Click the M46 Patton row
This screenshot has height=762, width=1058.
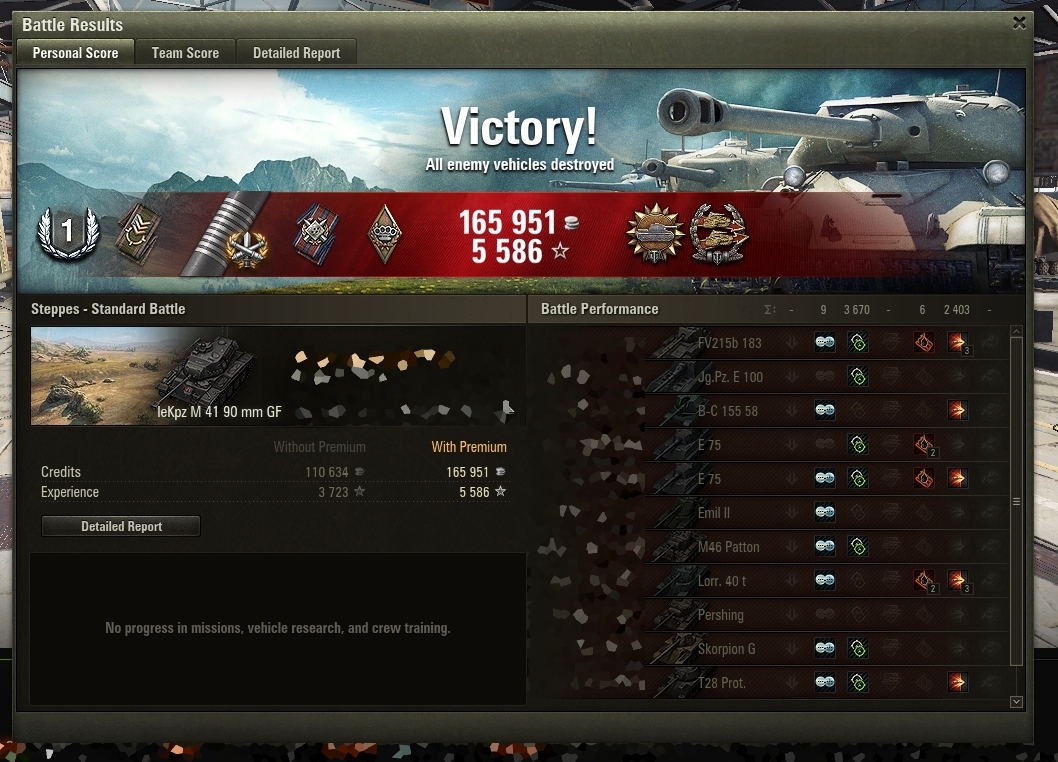(728, 547)
